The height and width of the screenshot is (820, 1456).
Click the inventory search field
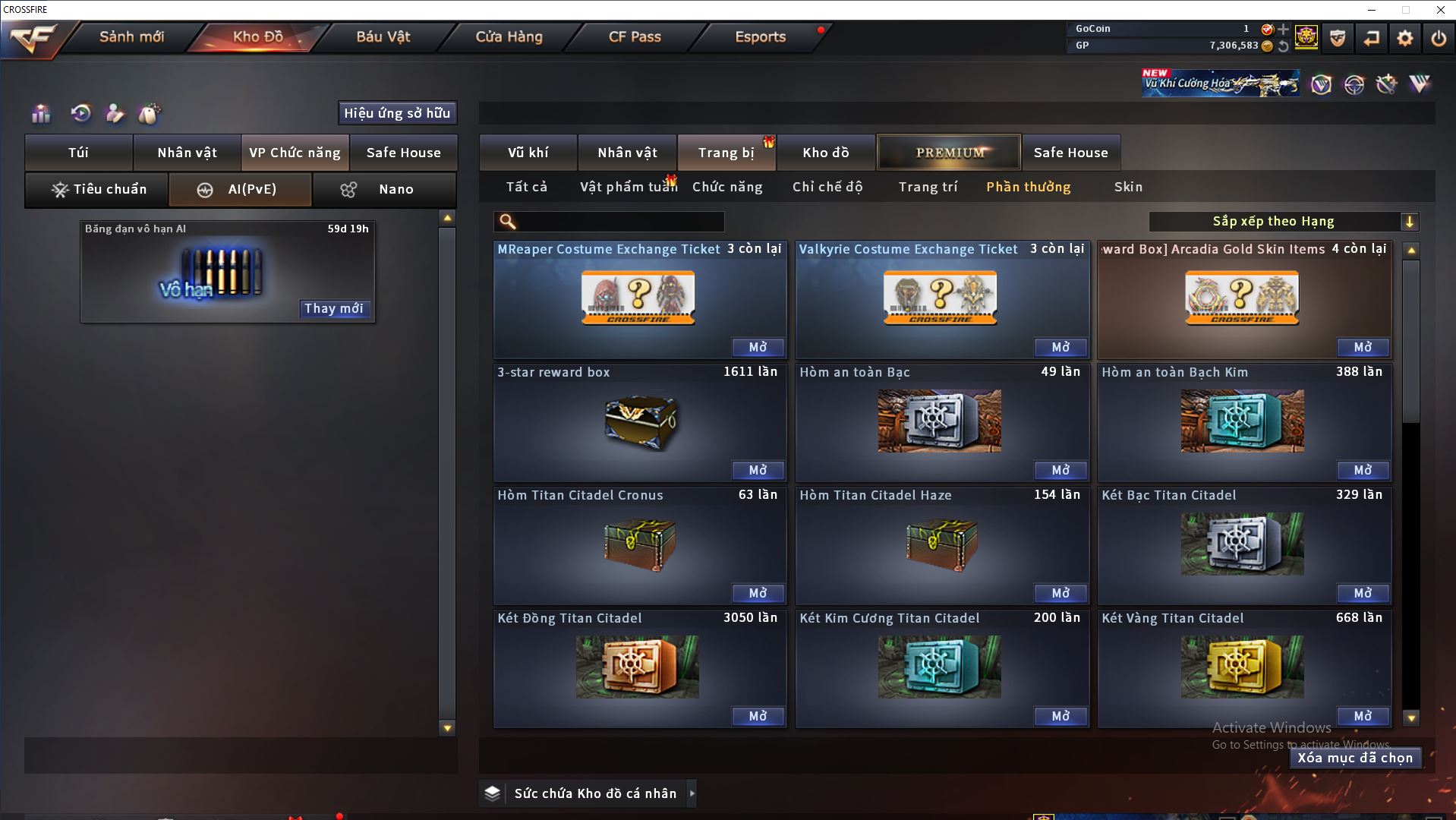click(619, 222)
